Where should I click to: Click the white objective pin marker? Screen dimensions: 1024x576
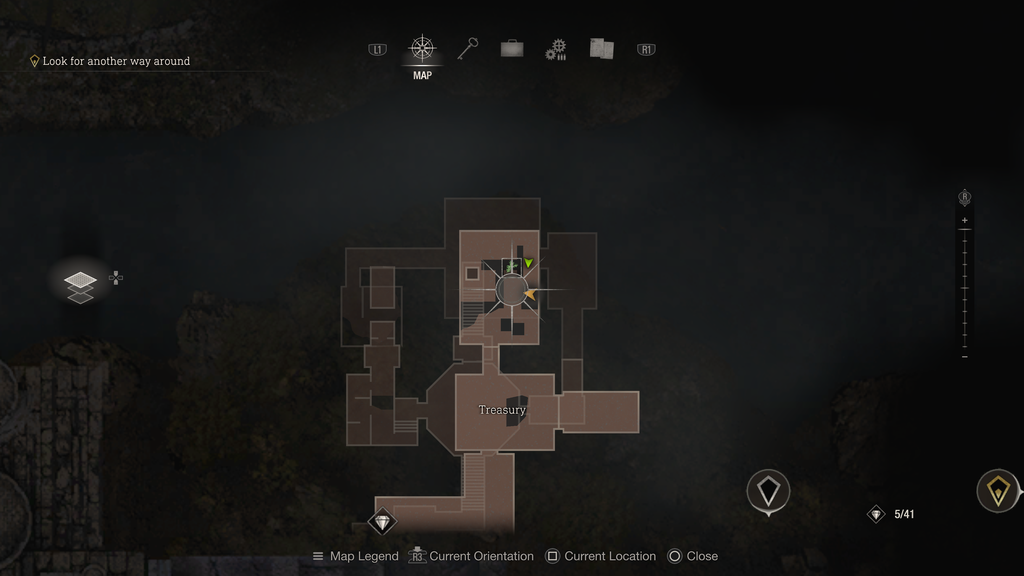[x=768, y=491]
